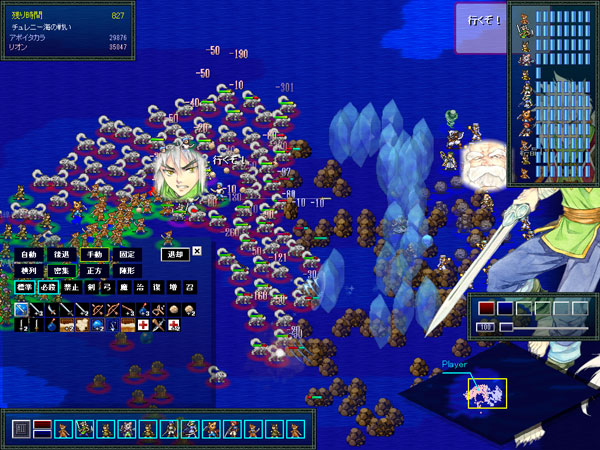This screenshot has height=450, width=600.
Task: Close the unit command panel
Action: (x=197, y=252)
